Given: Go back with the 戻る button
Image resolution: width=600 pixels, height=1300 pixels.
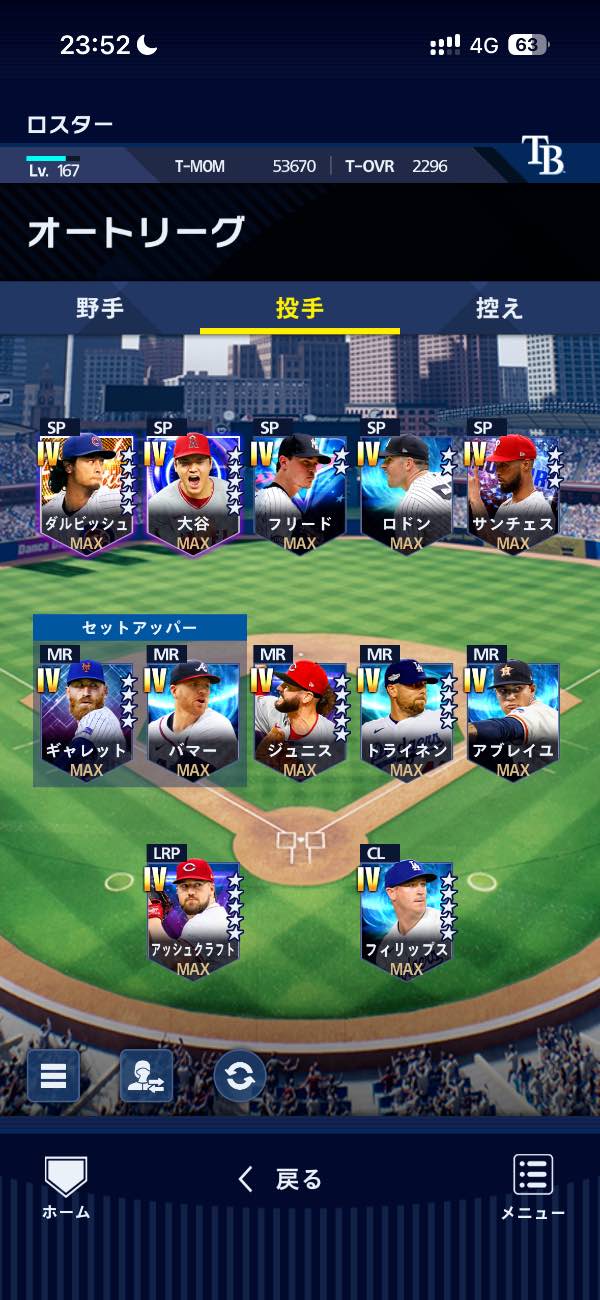Looking at the screenshot, I should tap(281, 1180).
